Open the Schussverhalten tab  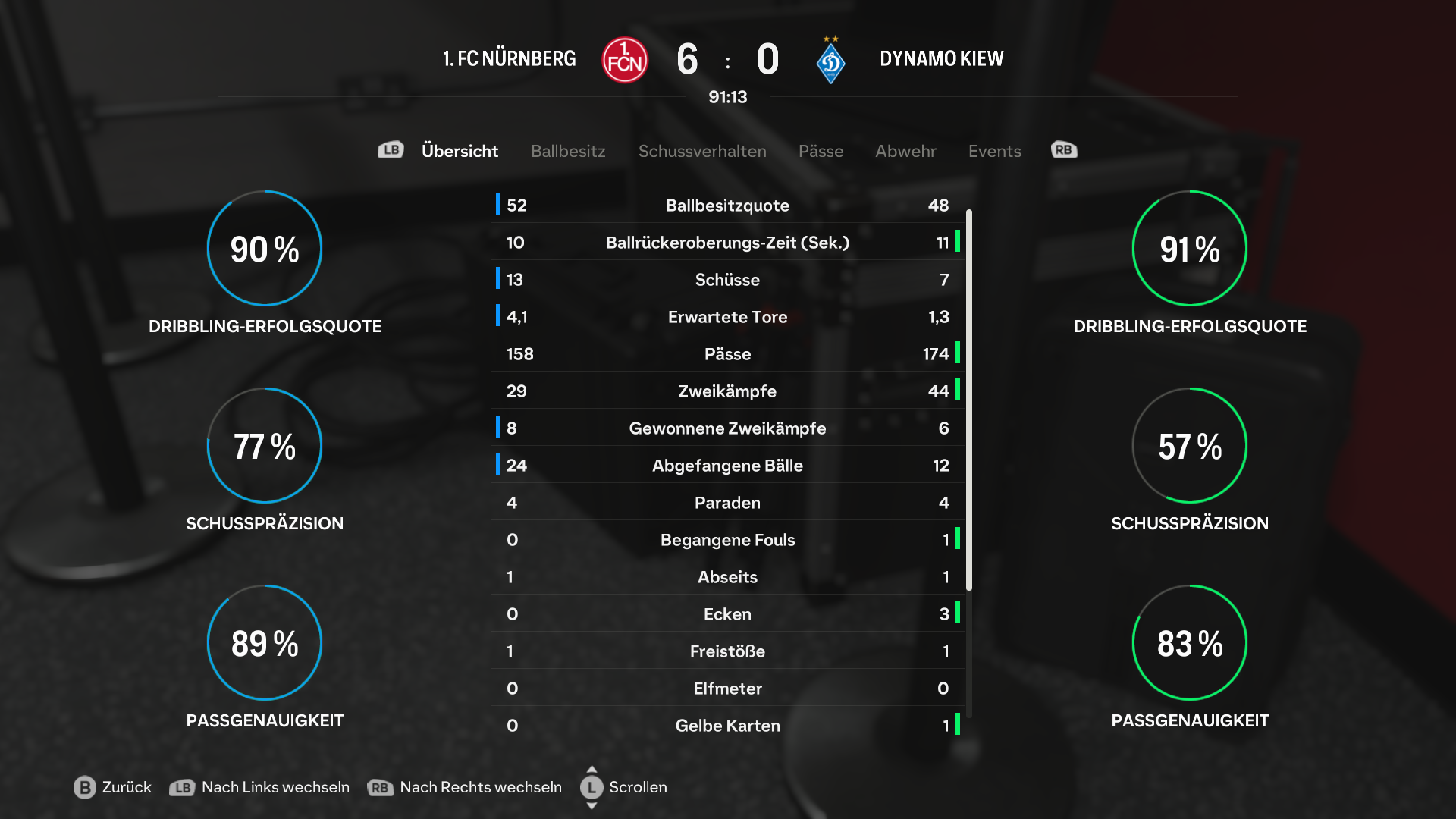702,151
